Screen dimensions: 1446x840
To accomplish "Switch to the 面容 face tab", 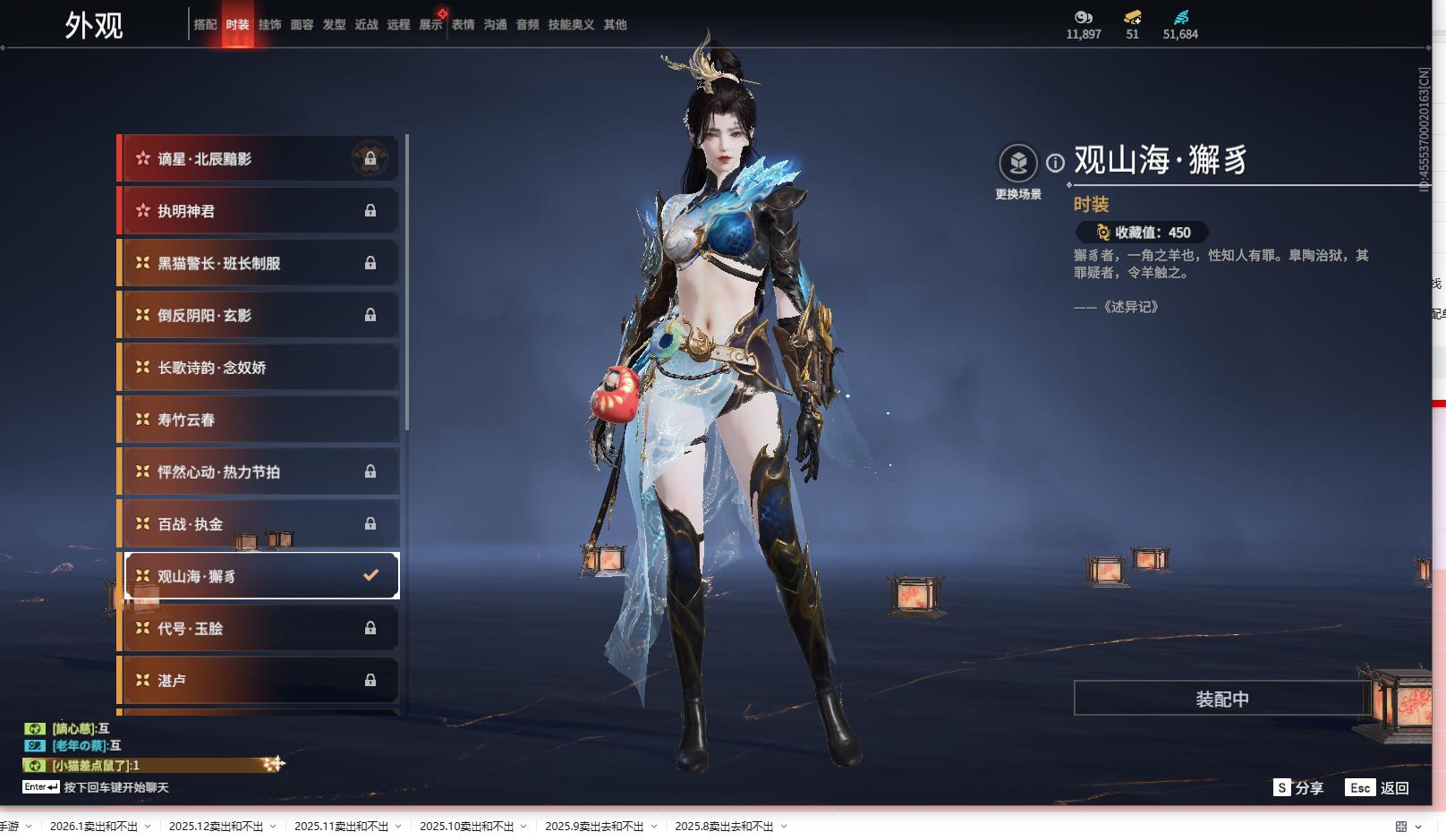I will click(x=302, y=25).
